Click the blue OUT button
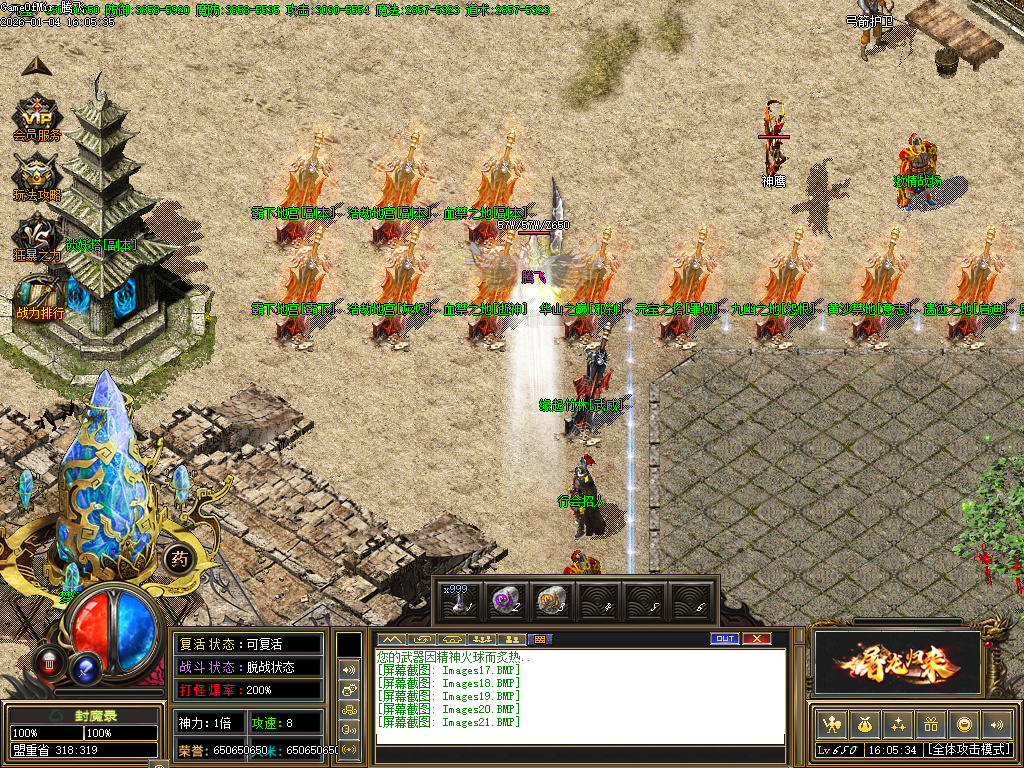 point(725,639)
